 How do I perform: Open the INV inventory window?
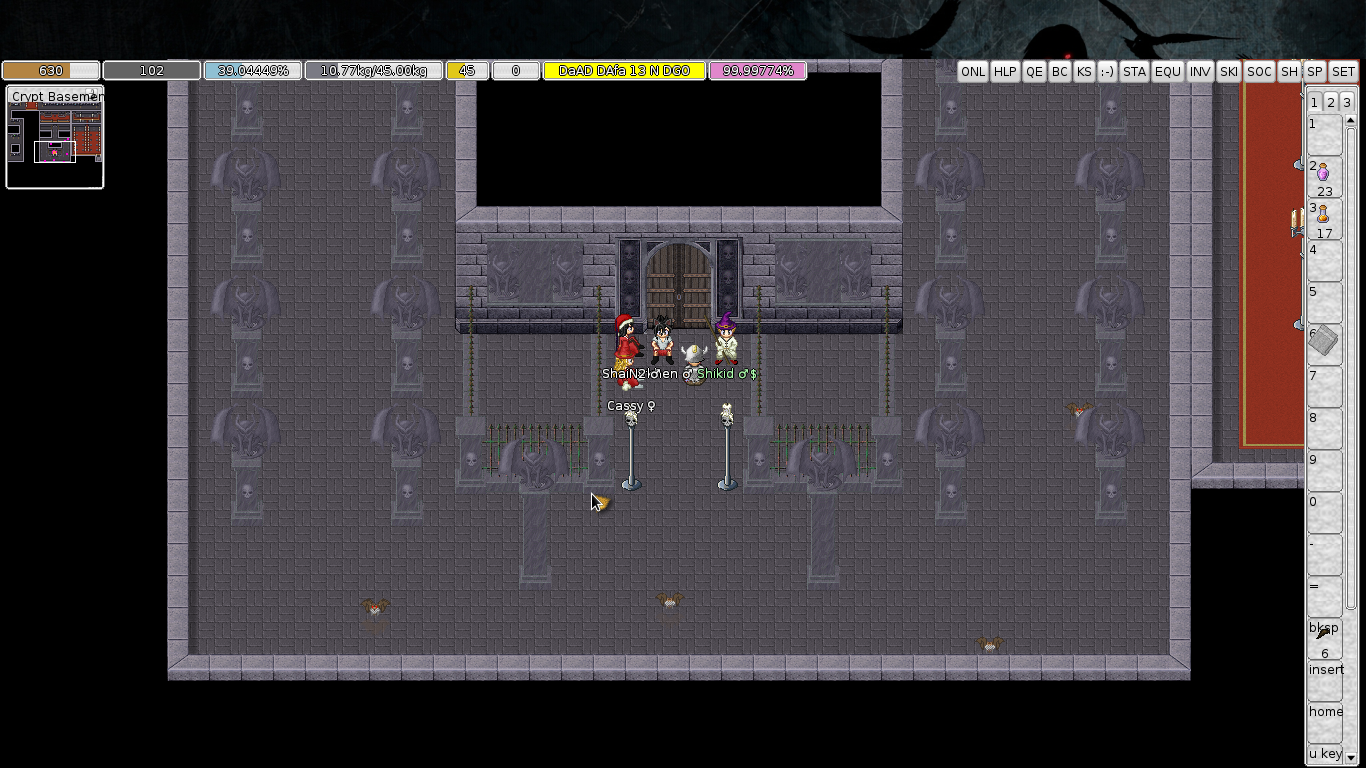1200,72
